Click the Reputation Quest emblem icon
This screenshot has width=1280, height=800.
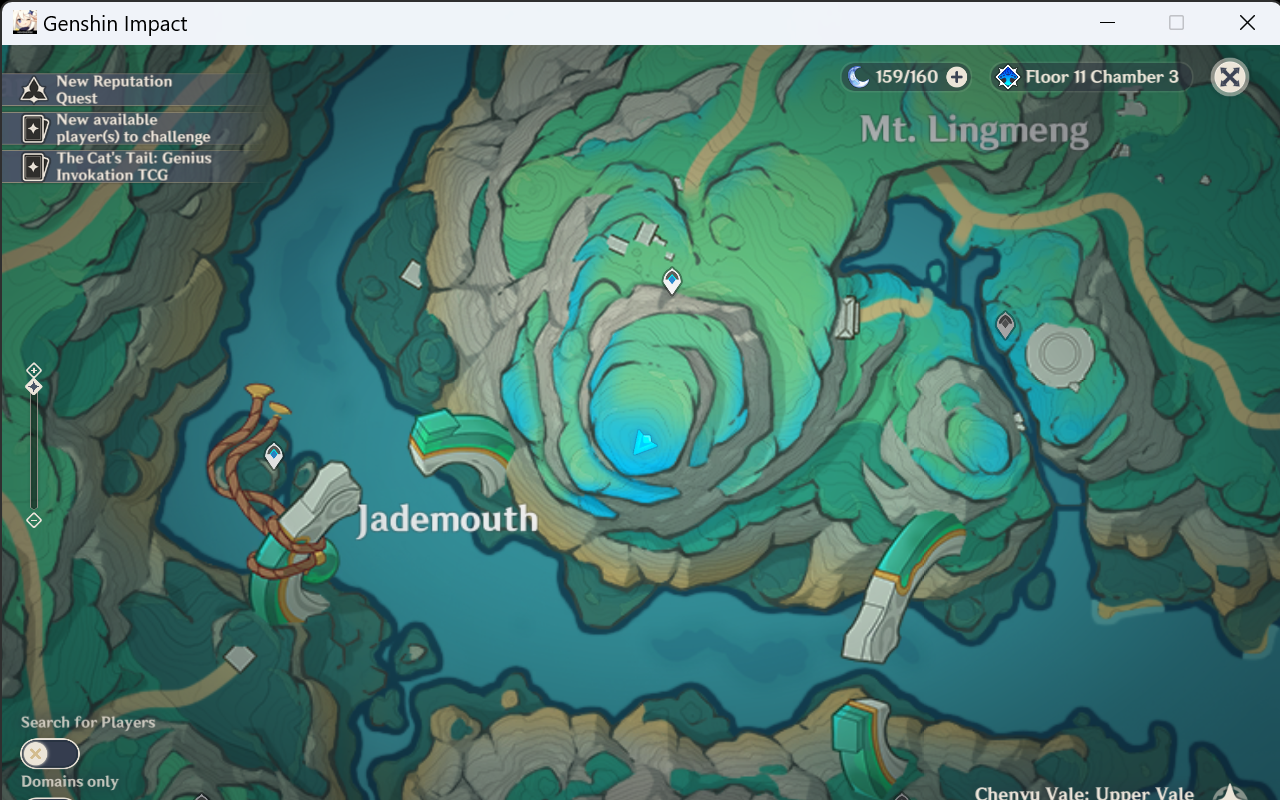pyautogui.click(x=33, y=90)
